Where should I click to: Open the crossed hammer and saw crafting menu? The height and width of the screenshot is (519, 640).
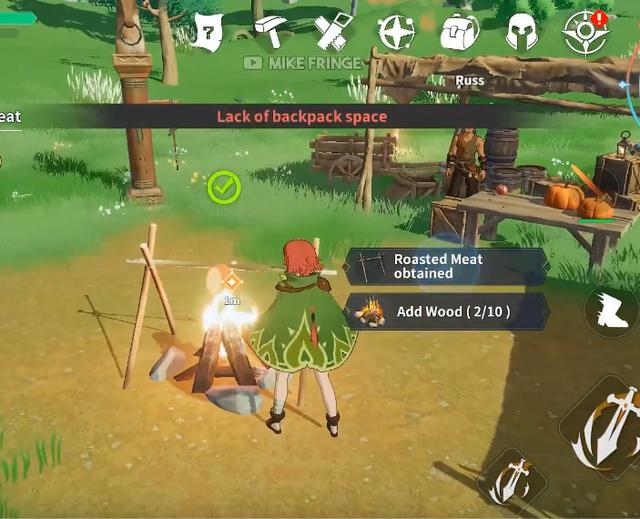click(x=334, y=33)
